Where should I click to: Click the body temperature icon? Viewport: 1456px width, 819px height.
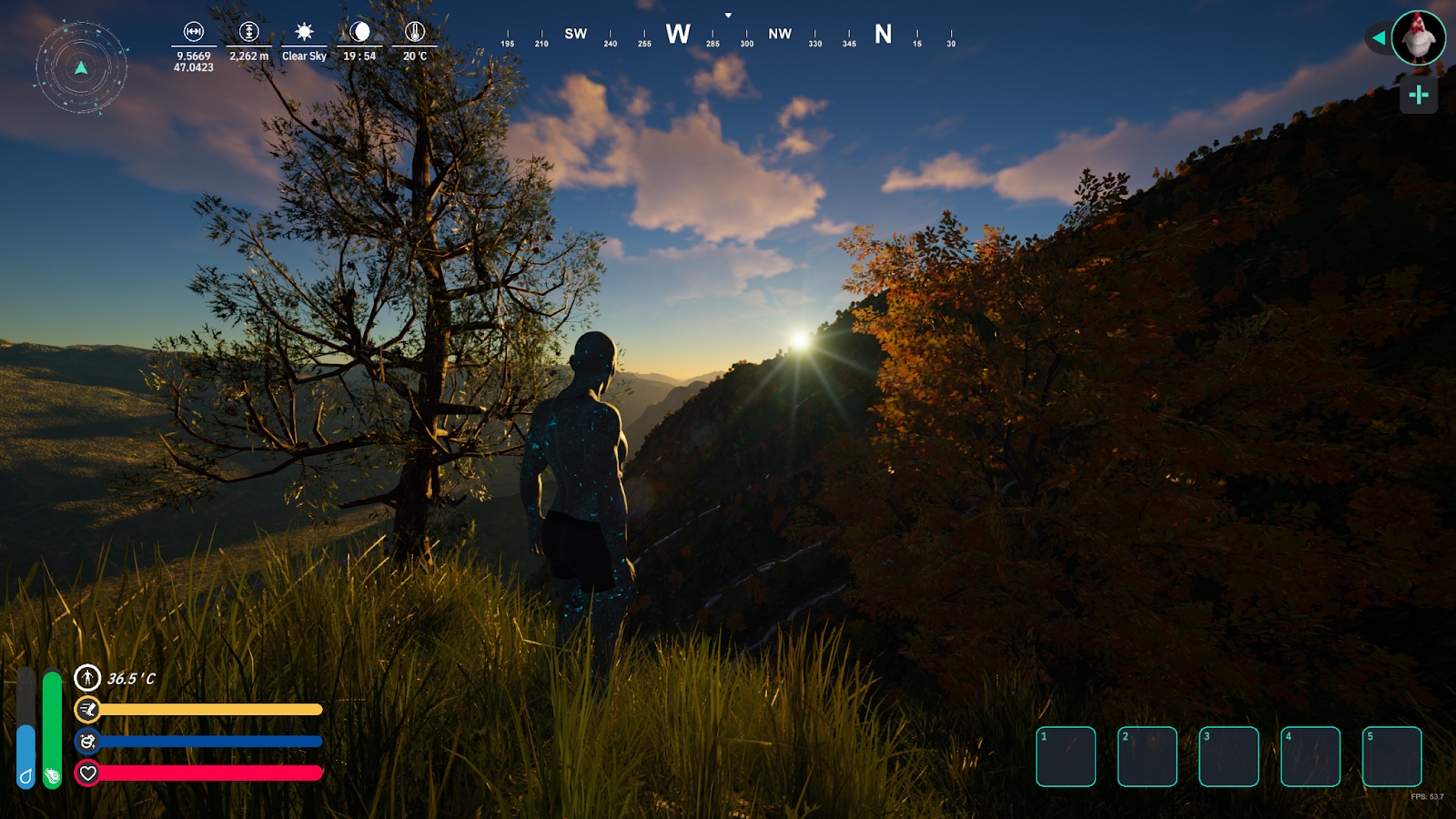click(87, 678)
